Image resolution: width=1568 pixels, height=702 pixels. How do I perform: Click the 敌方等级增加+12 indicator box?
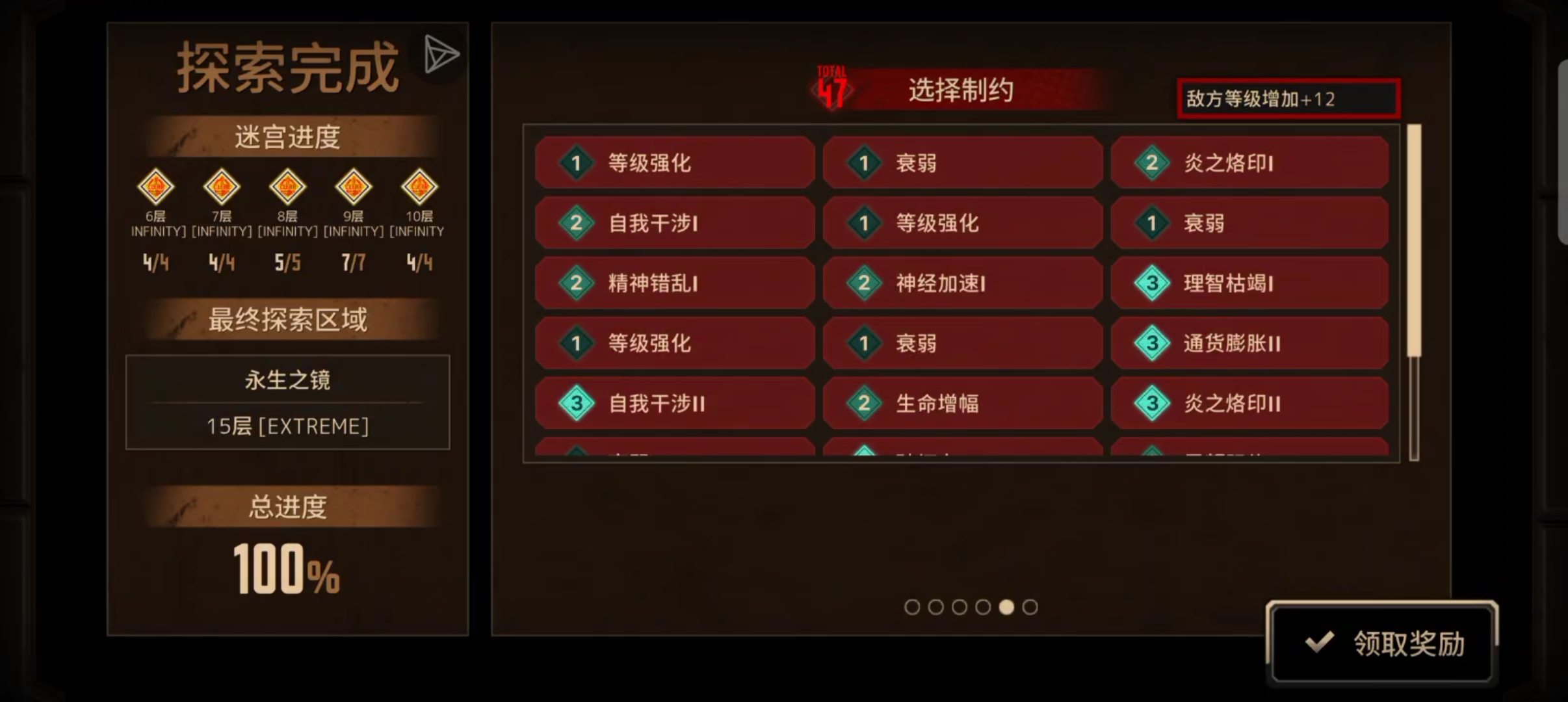1290,99
